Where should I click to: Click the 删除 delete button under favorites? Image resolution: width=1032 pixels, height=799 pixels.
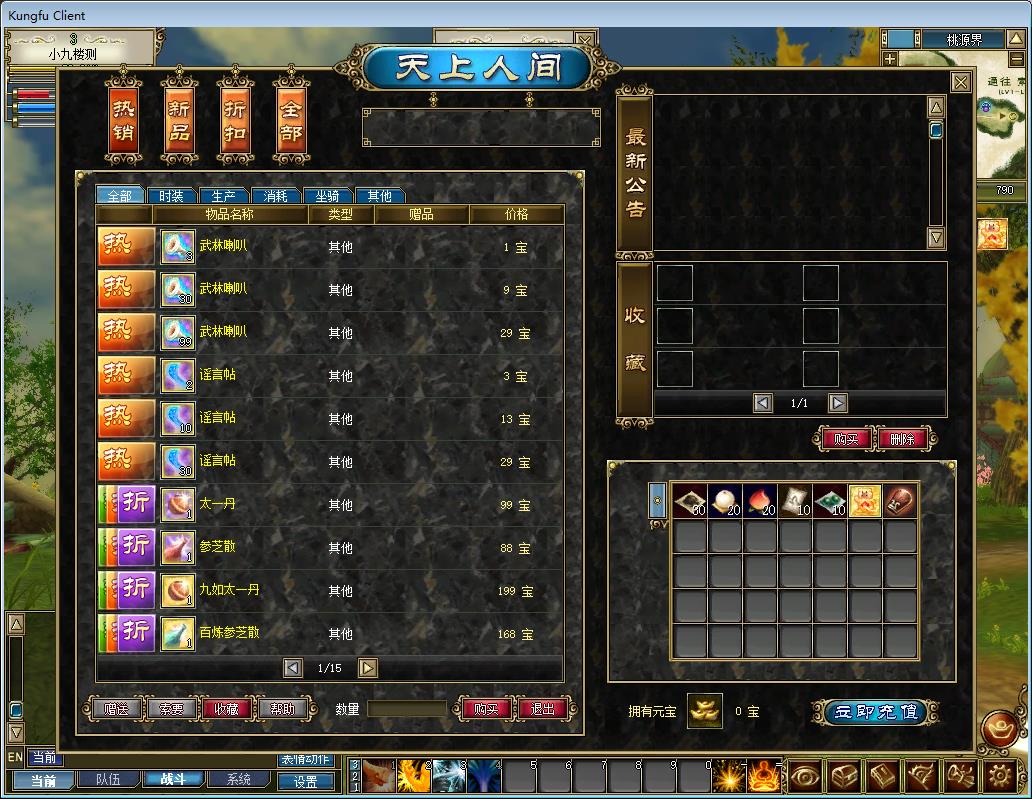coord(902,438)
